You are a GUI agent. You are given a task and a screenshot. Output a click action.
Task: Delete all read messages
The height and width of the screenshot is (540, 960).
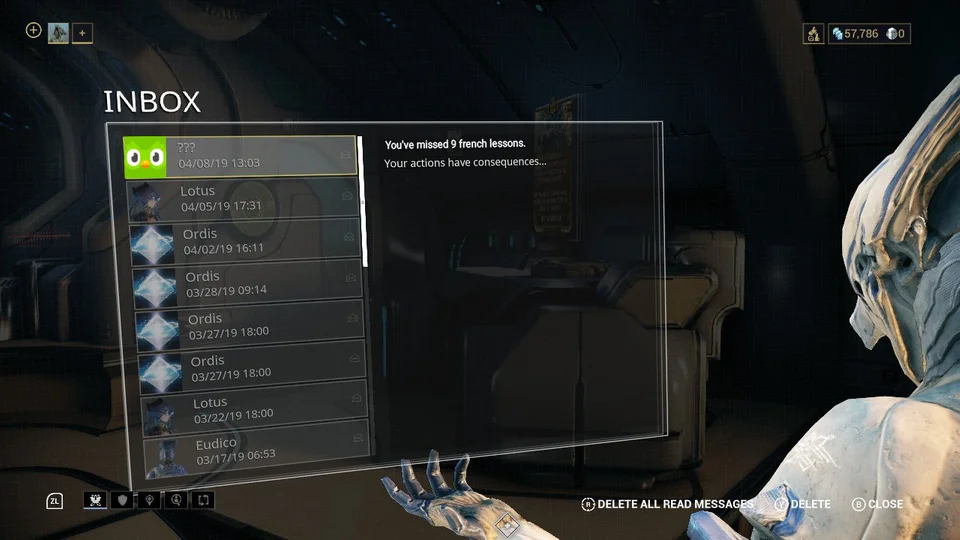667,504
